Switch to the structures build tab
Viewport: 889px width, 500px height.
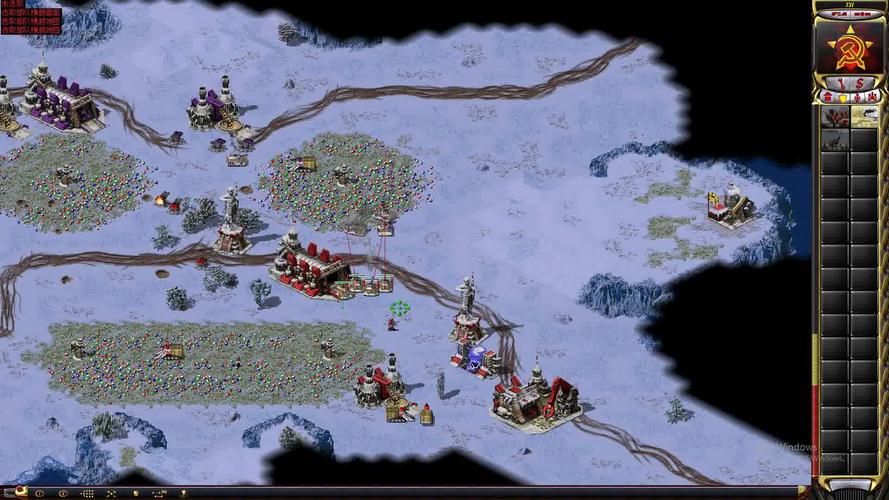(827, 97)
